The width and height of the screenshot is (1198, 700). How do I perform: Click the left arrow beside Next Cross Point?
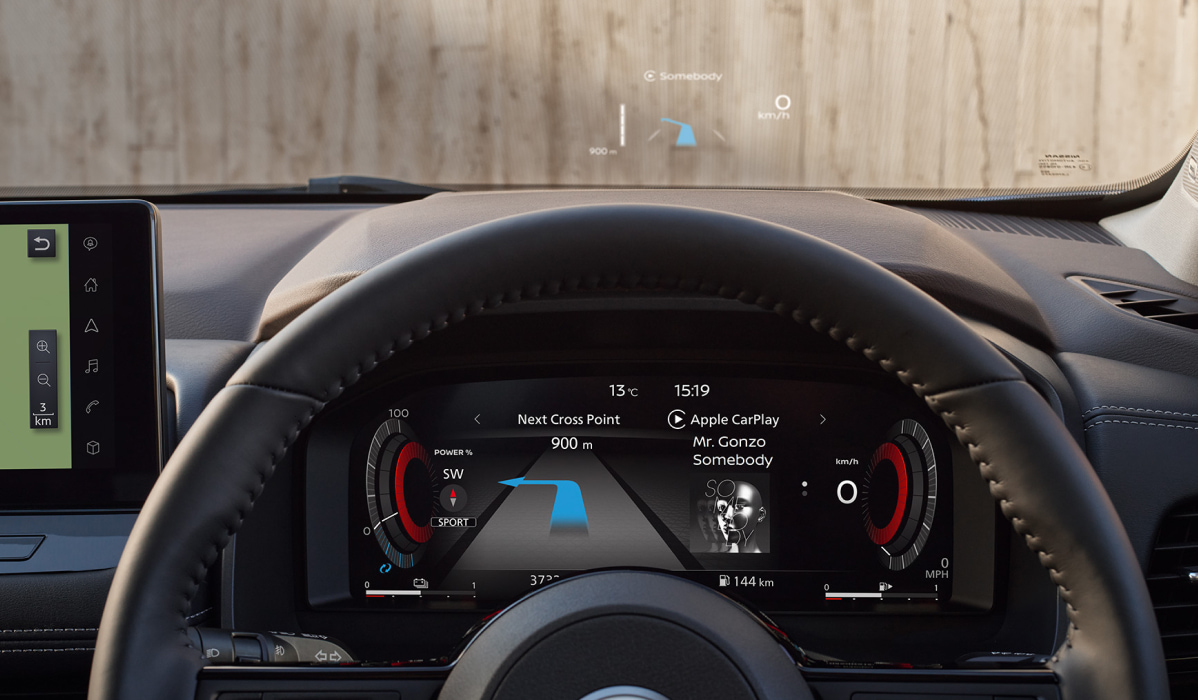[x=477, y=420]
